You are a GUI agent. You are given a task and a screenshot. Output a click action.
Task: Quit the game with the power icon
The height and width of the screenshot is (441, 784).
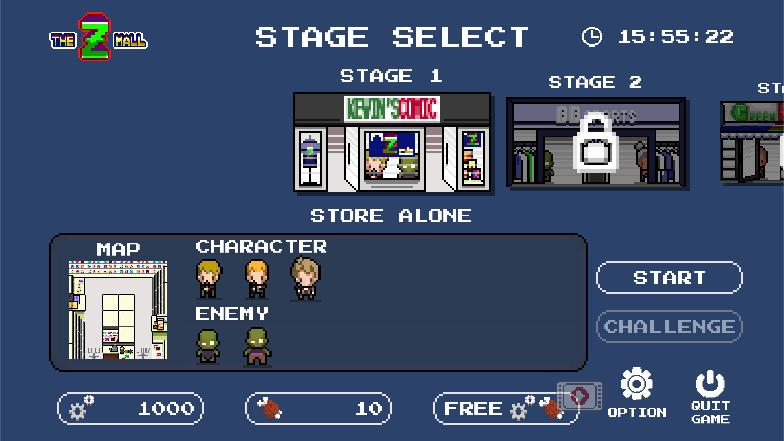(x=709, y=395)
